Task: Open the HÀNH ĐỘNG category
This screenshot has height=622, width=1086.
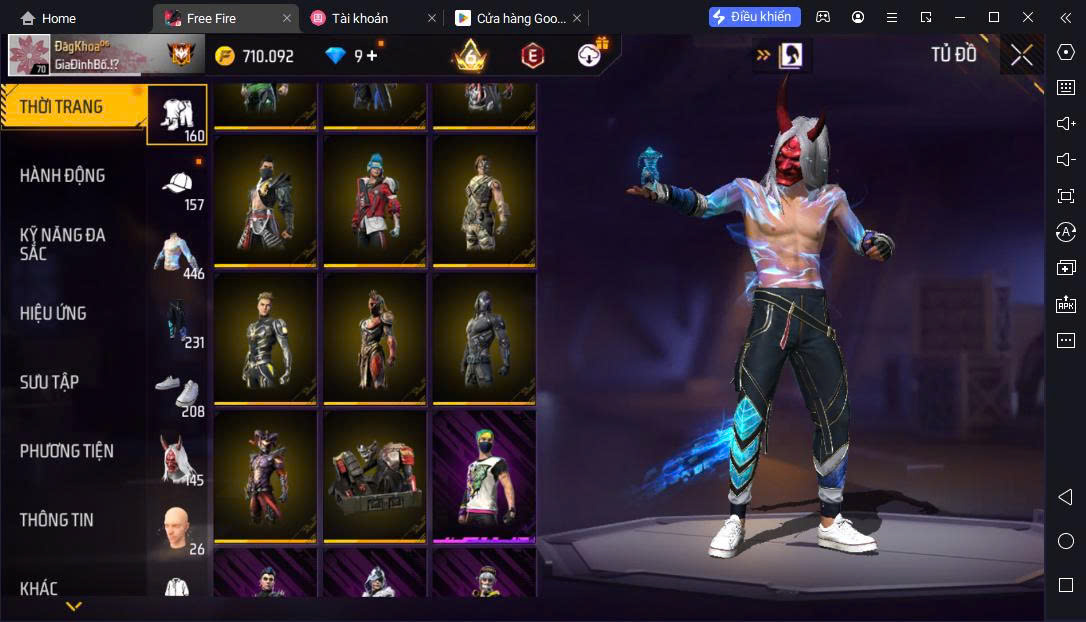Action: click(62, 176)
